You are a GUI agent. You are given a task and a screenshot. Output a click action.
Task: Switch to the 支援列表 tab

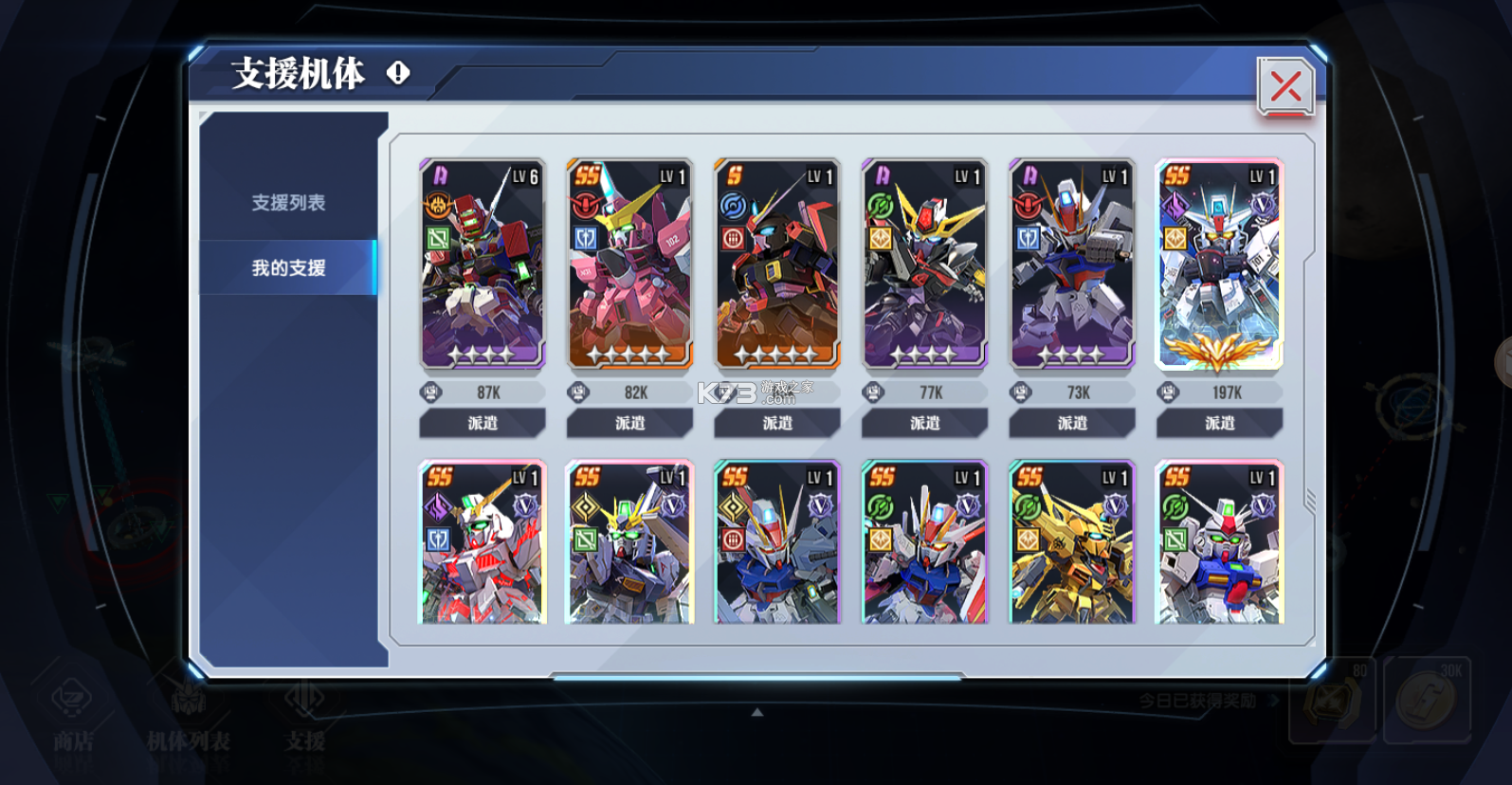[x=288, y=203]
